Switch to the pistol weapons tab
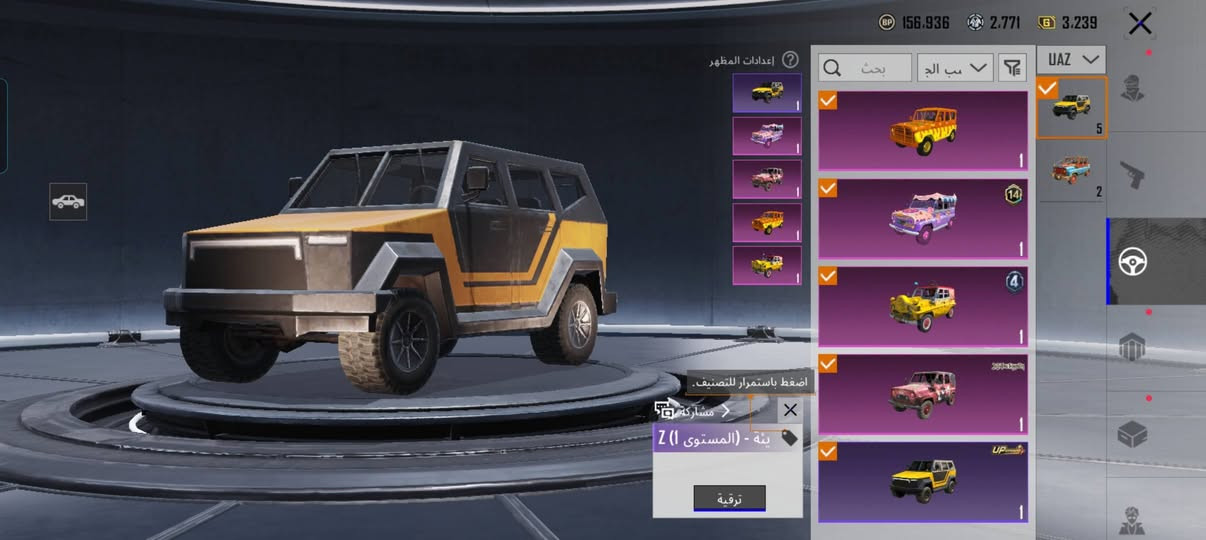 1133,175
